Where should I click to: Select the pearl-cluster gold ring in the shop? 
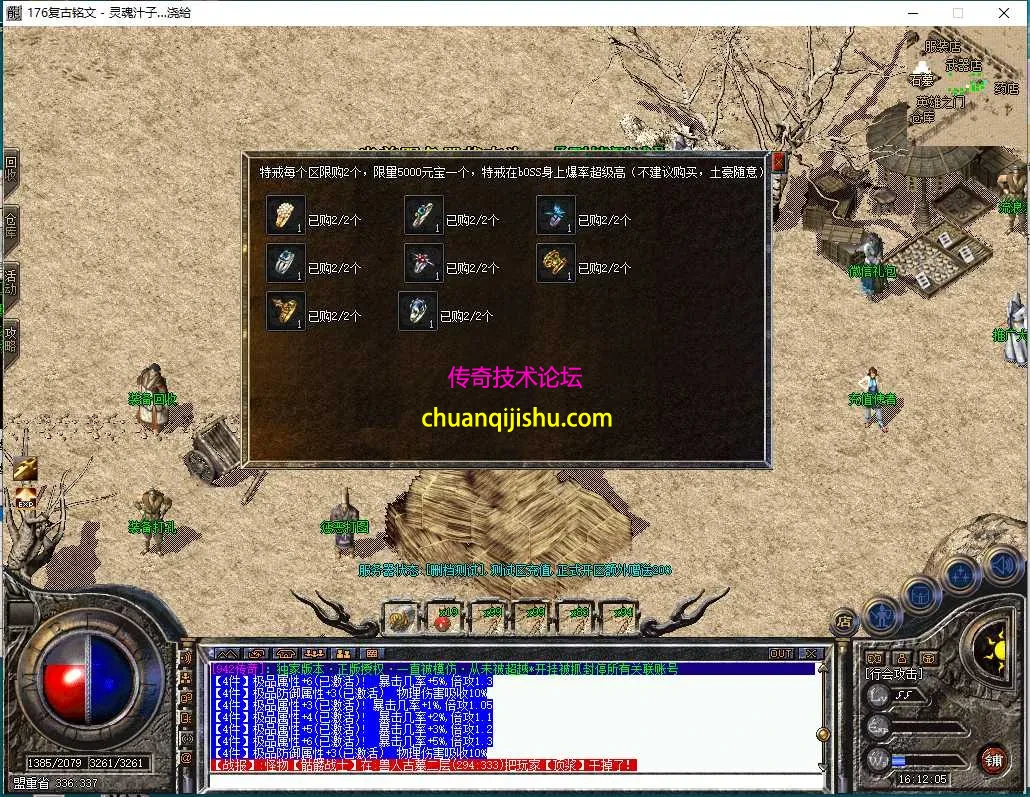(x=286, y=215)
